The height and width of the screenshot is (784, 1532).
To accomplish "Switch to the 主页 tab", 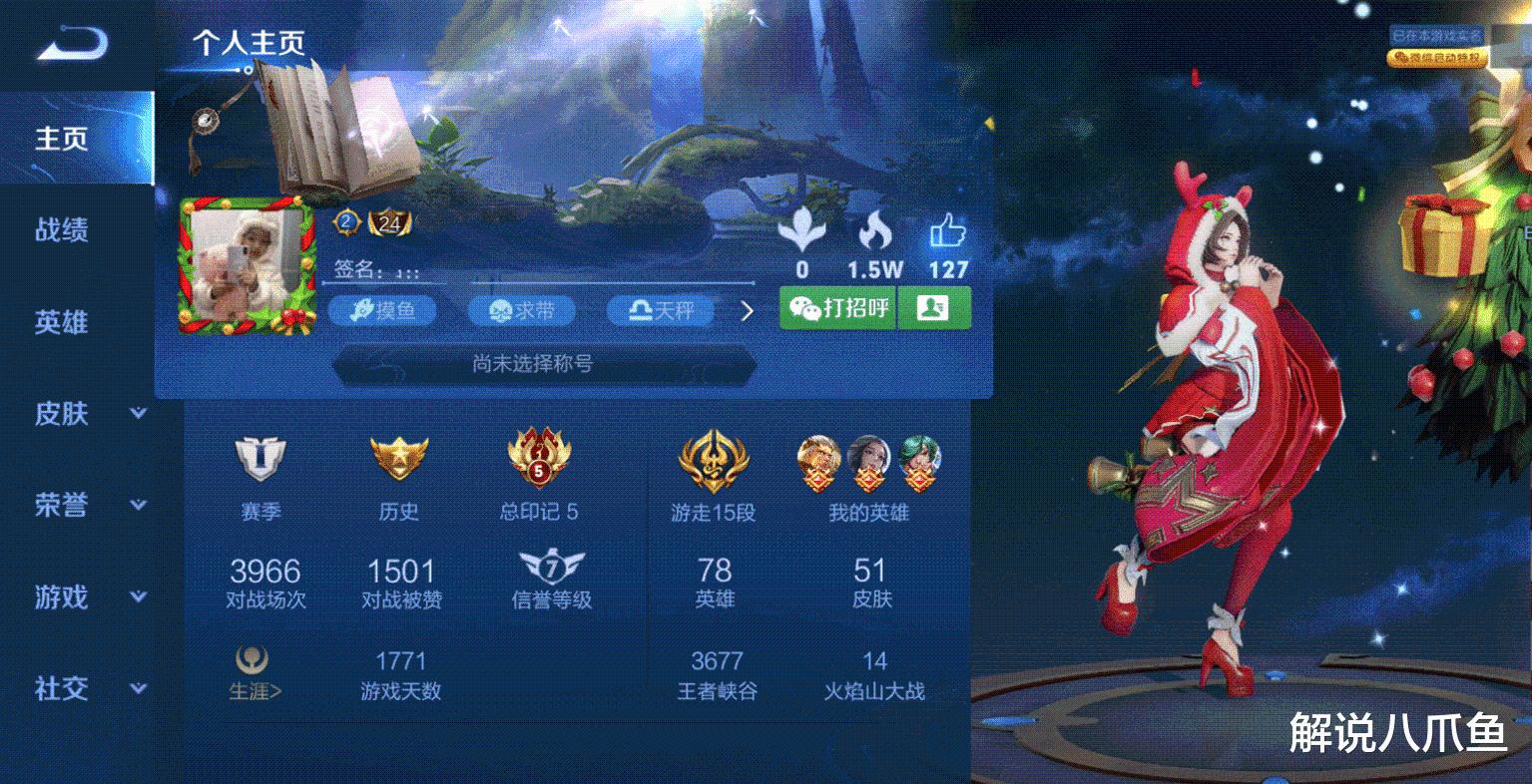I will click(x=62, y=139).
